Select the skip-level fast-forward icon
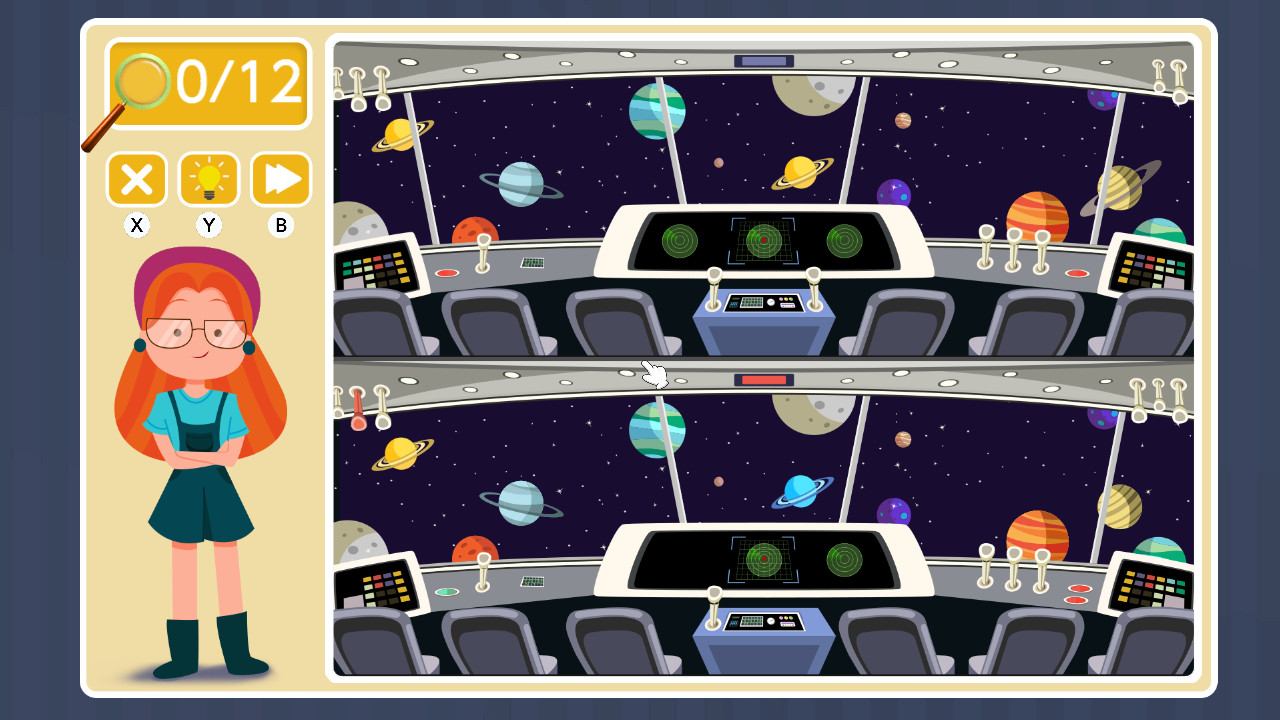Viewport: 1280px width, 720px height. (280, 179)
